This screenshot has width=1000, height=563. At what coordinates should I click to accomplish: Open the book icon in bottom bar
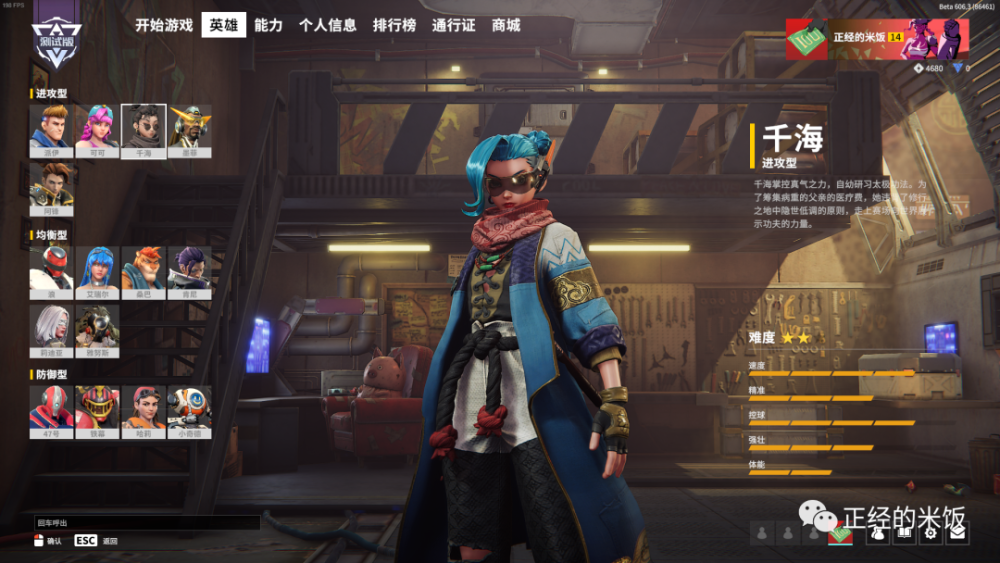[x=903, y=533]
